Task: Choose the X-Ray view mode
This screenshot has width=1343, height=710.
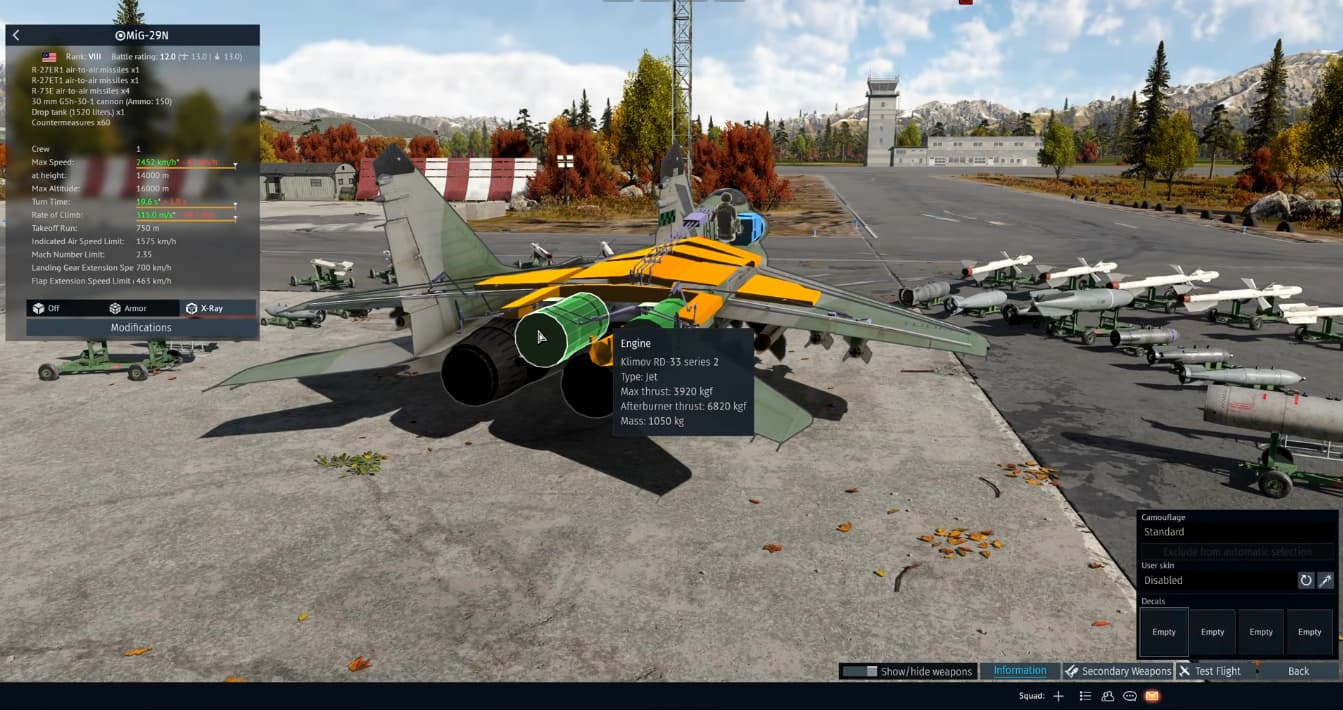Action: click(205, 308)
